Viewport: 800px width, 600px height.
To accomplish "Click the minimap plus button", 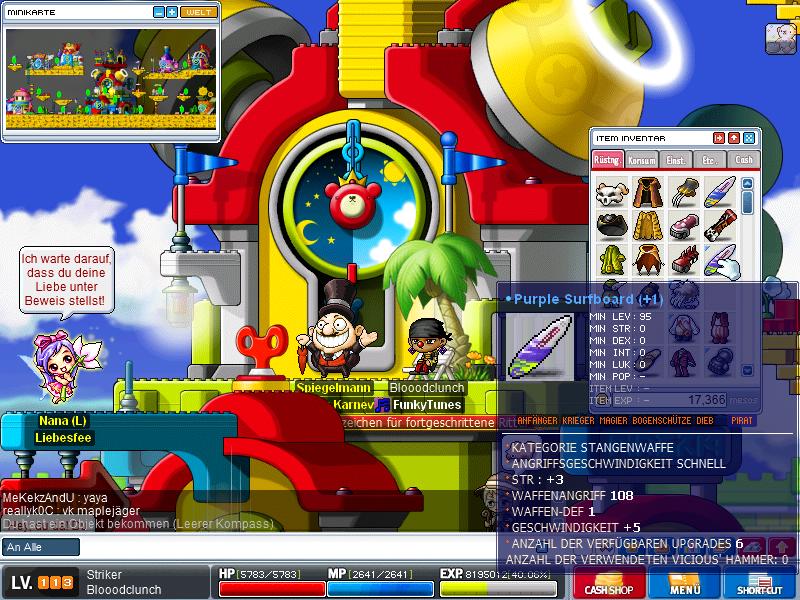I will pos(172,12).
